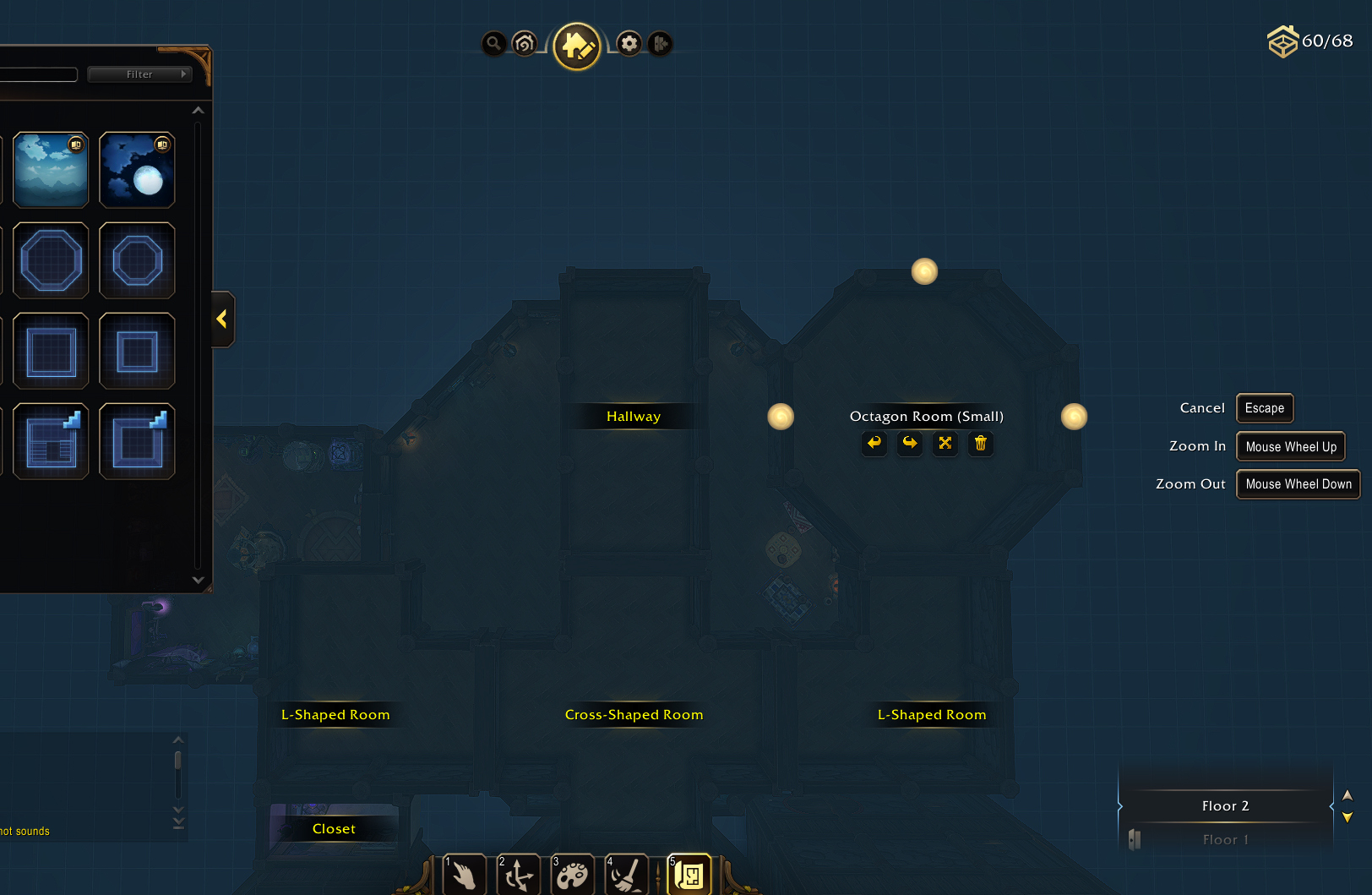This screenshot has width=1372, height=895.
Task: Select the Closet room label
Action: click(x=334, y=829)
